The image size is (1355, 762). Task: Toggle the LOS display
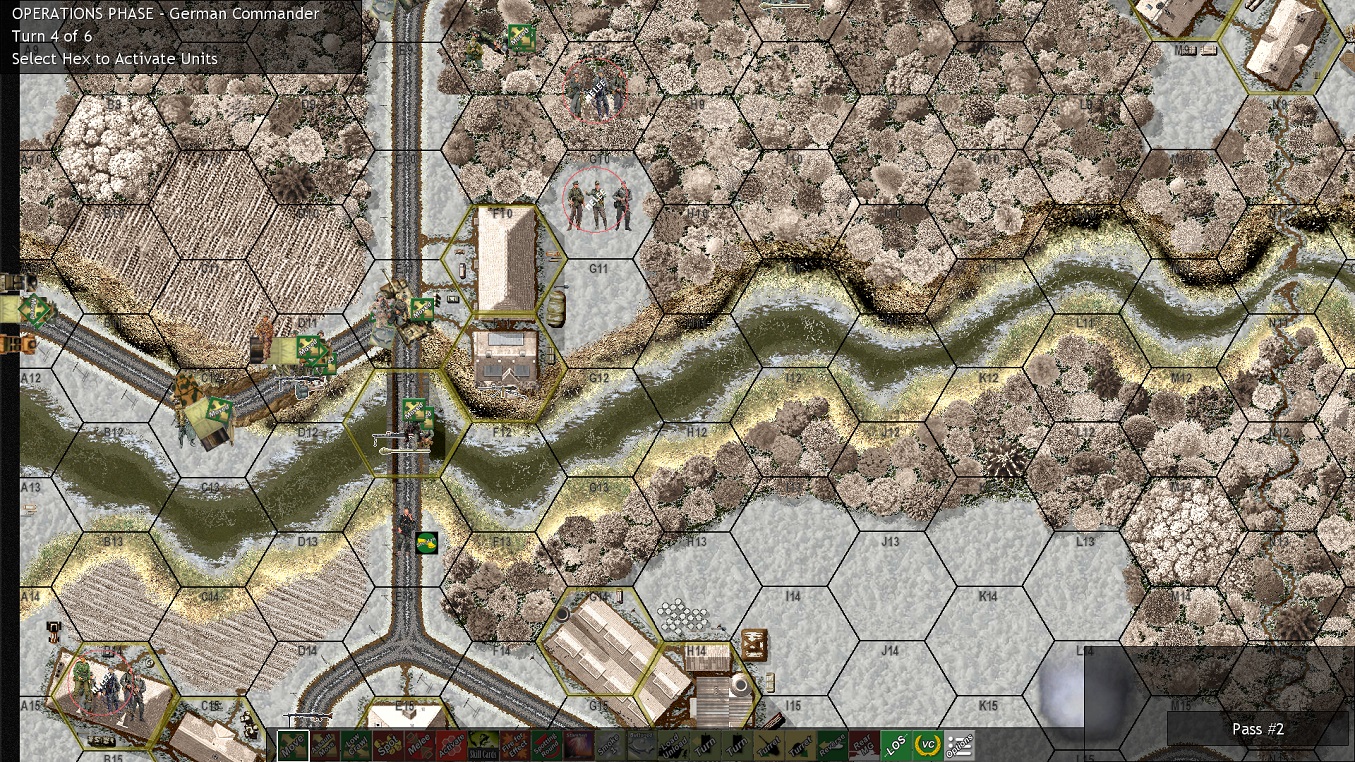pos(897,744)
